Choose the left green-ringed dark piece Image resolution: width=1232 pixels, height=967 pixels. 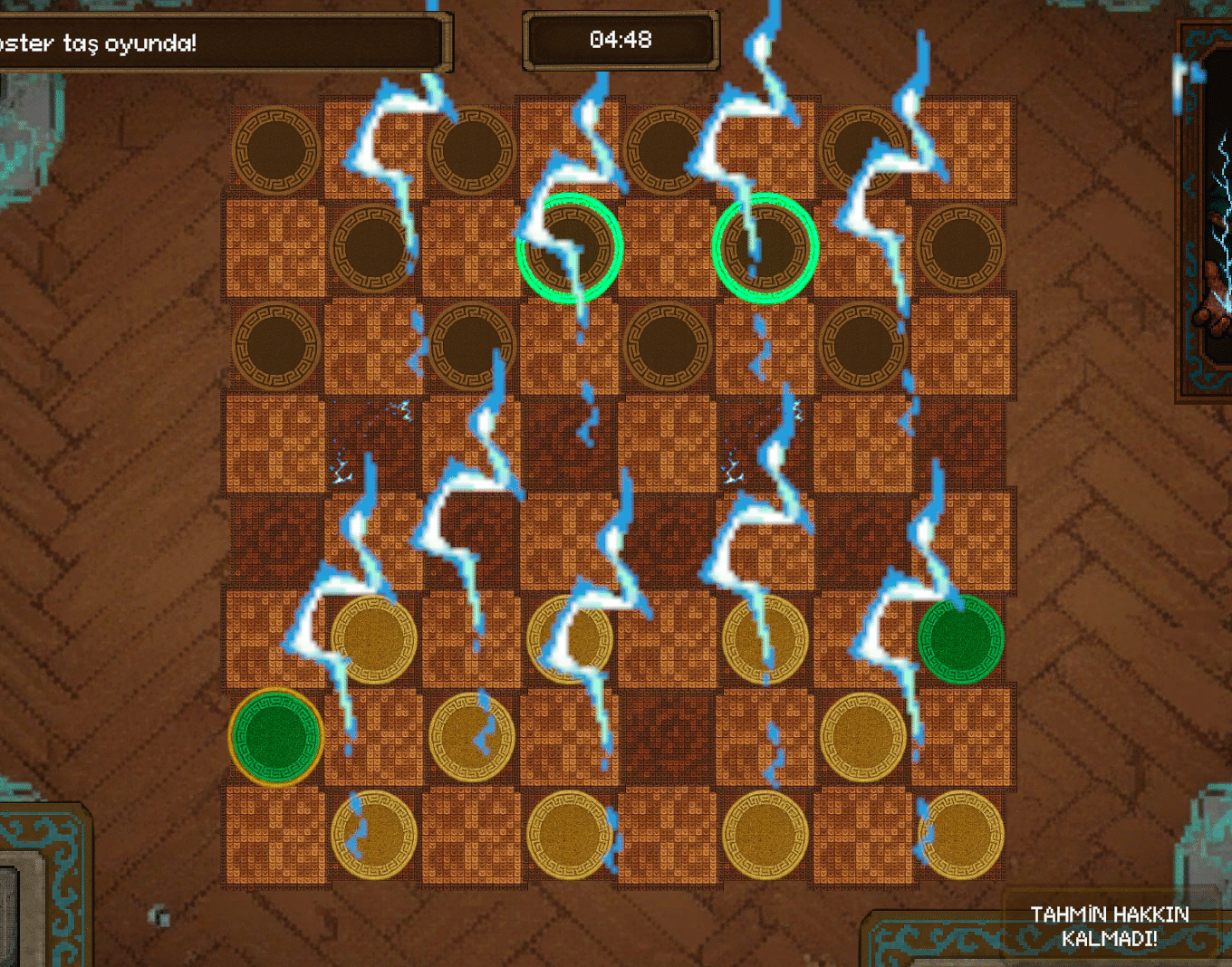tap(570, 247)
